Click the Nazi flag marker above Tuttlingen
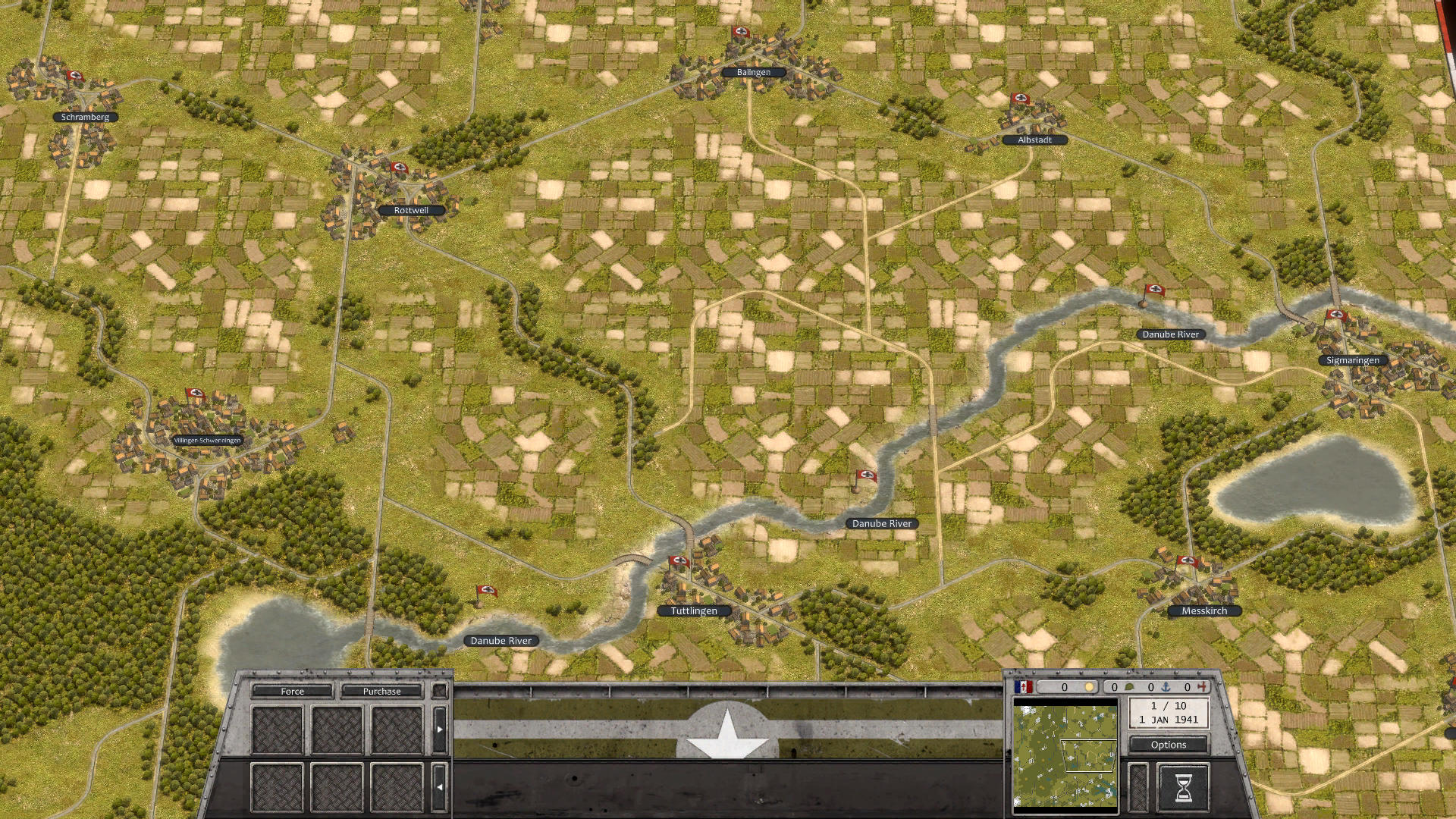 [x=679, y=561]
